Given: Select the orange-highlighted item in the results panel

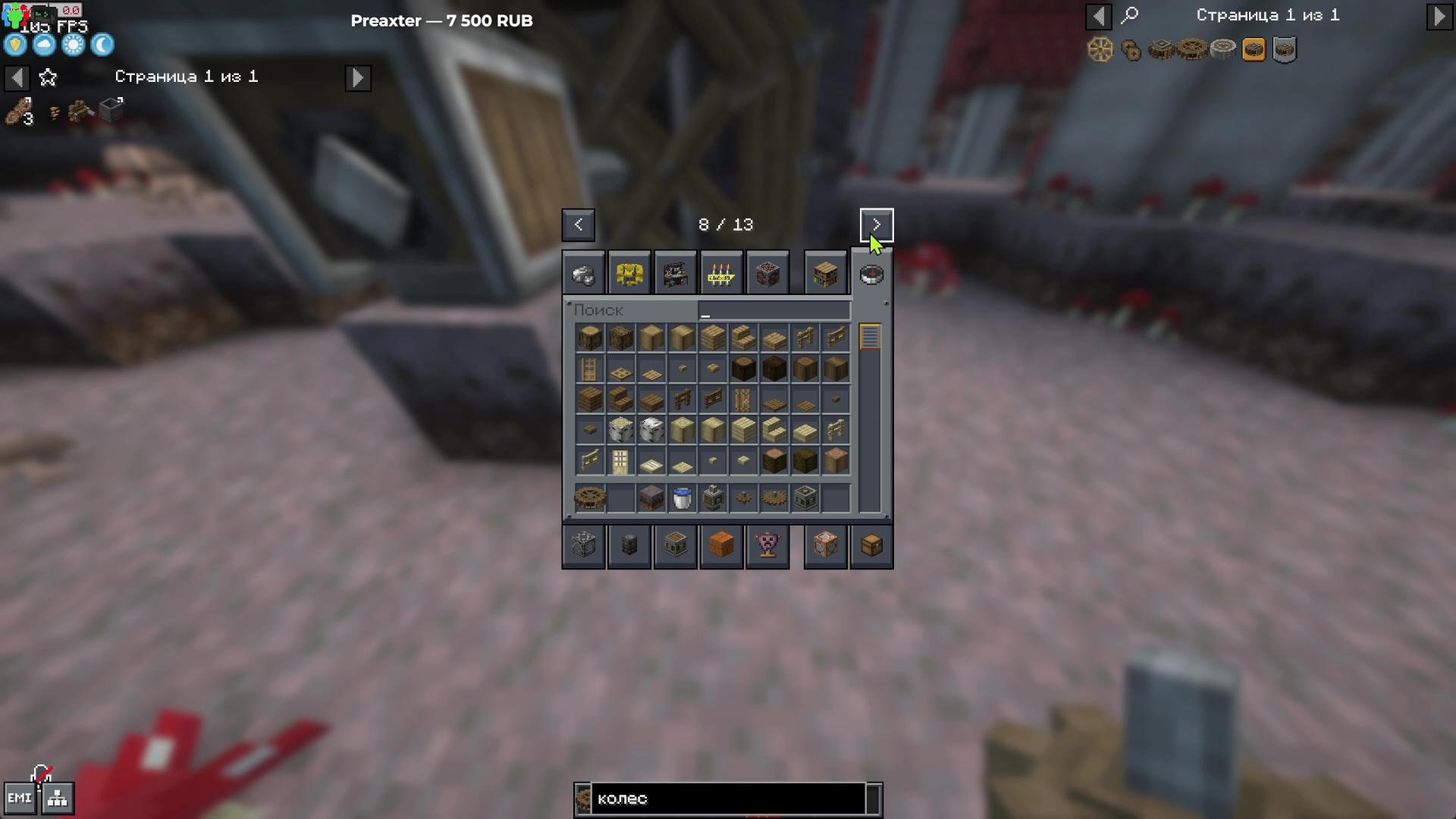Looking at the screenshot, I should pyautogui.click(x=1254, y=50).
